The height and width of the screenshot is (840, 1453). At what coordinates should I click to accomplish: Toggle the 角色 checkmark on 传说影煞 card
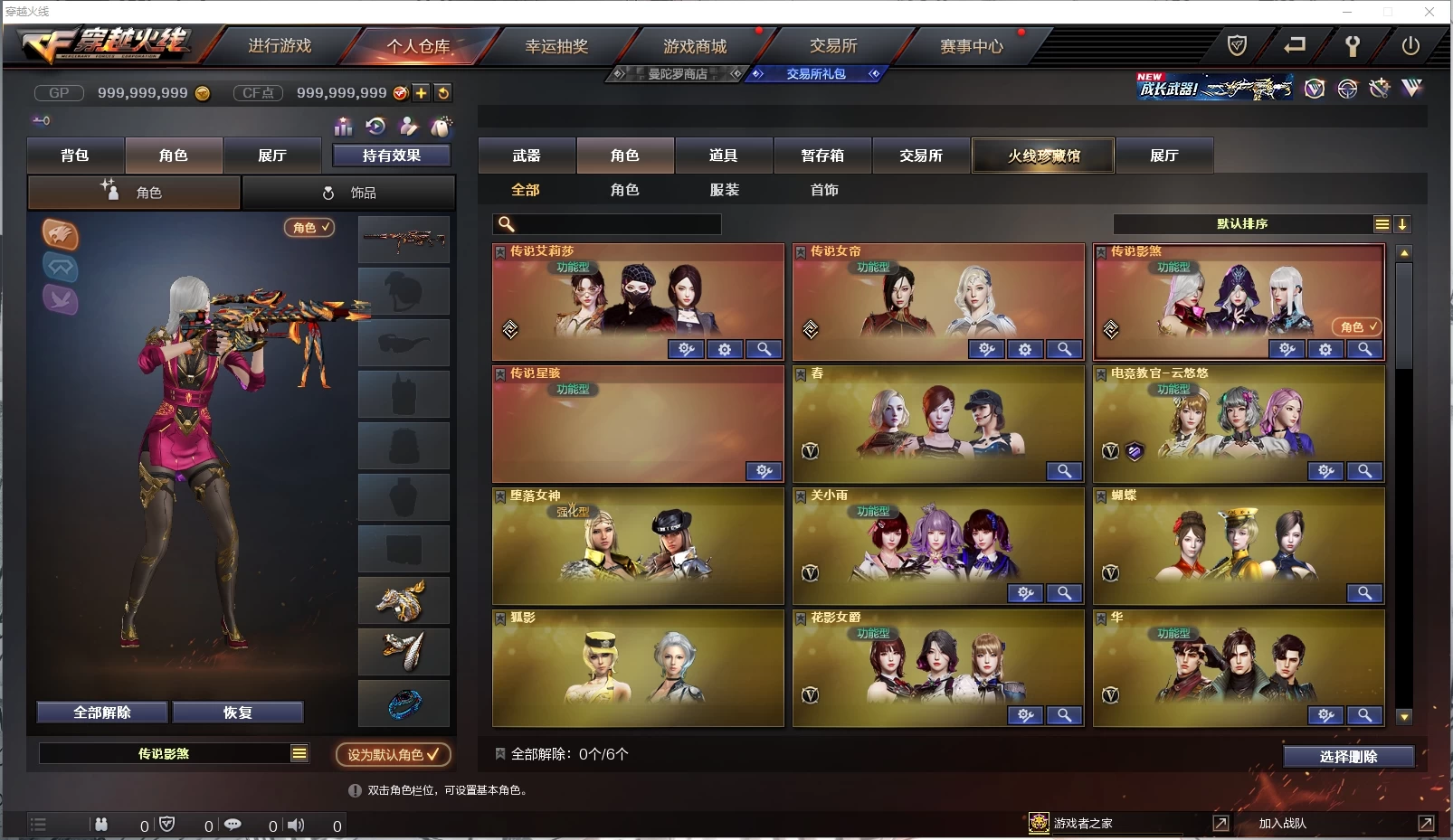coord(1357,327)
